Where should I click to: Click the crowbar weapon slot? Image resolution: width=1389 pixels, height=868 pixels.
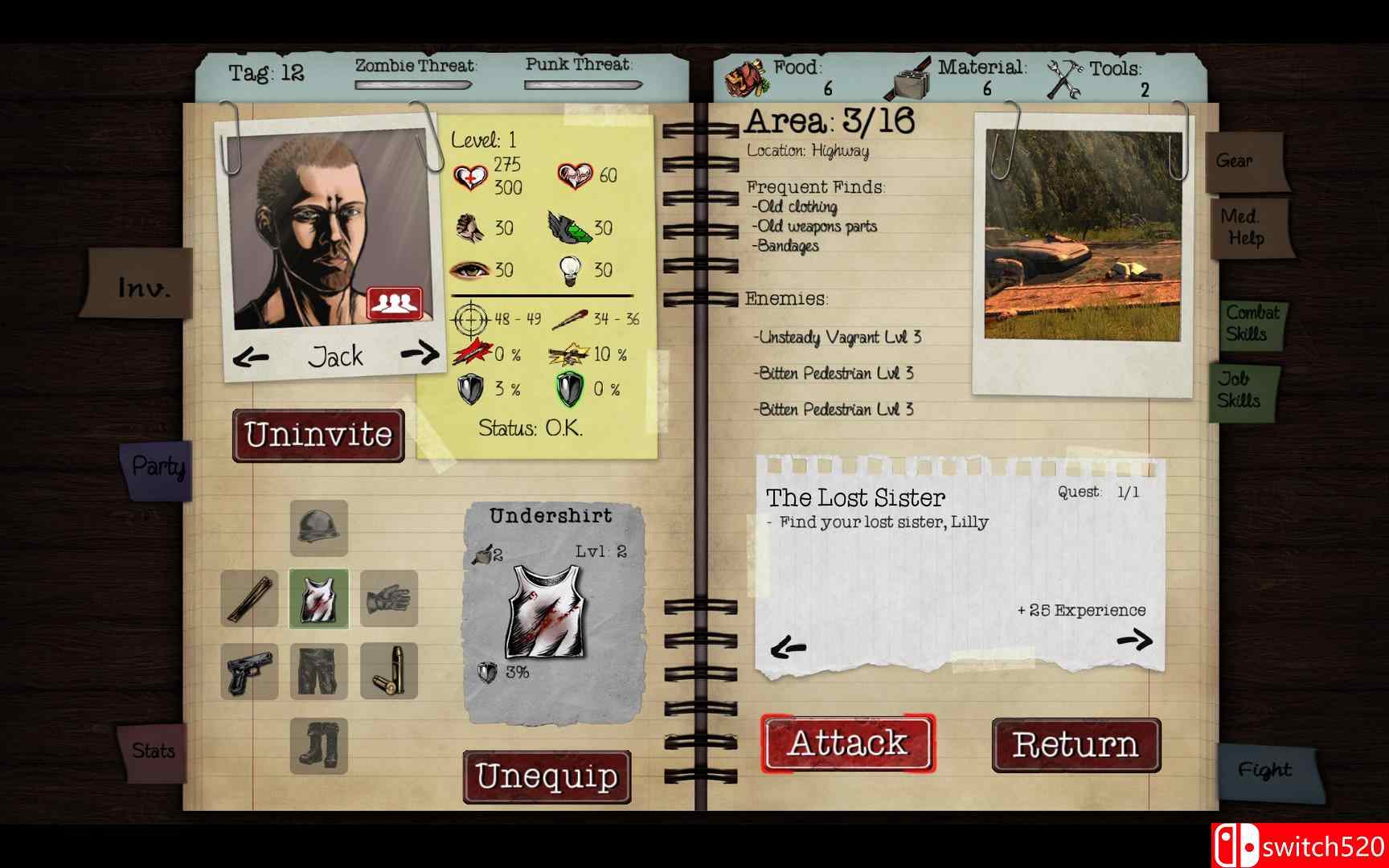[x=248, y=600]
